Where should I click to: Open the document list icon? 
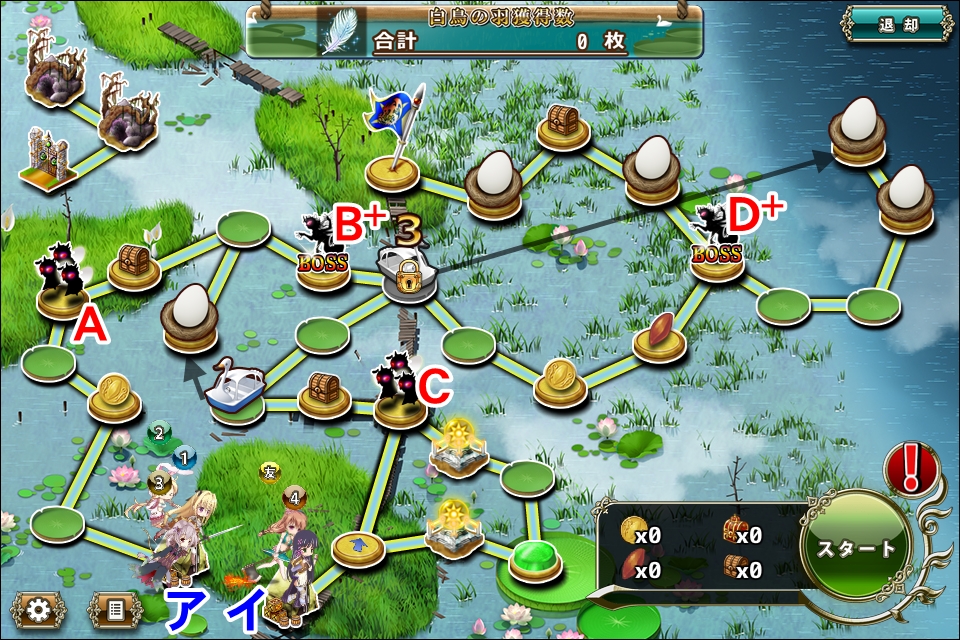coord(114,609)
